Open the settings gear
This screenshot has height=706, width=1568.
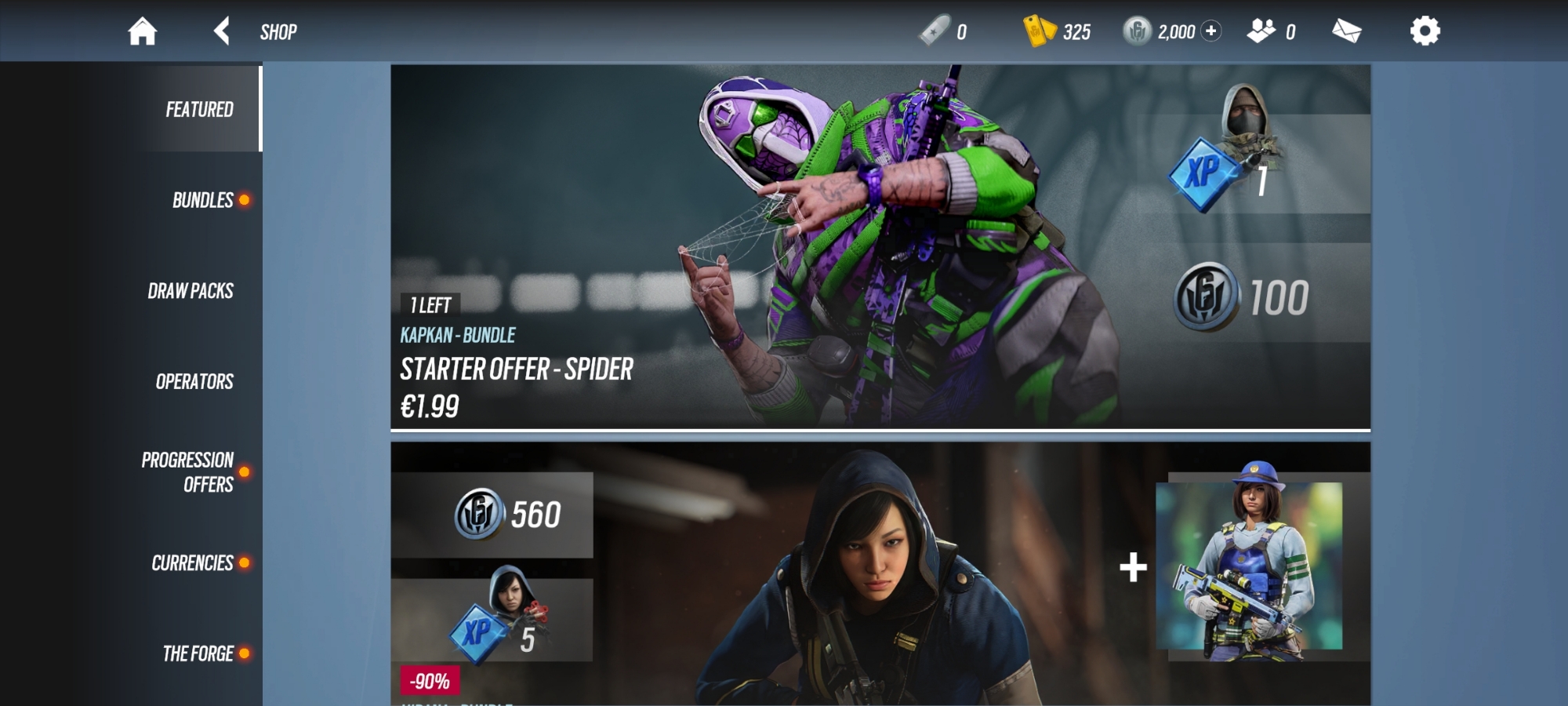(x=1425, y=31)
